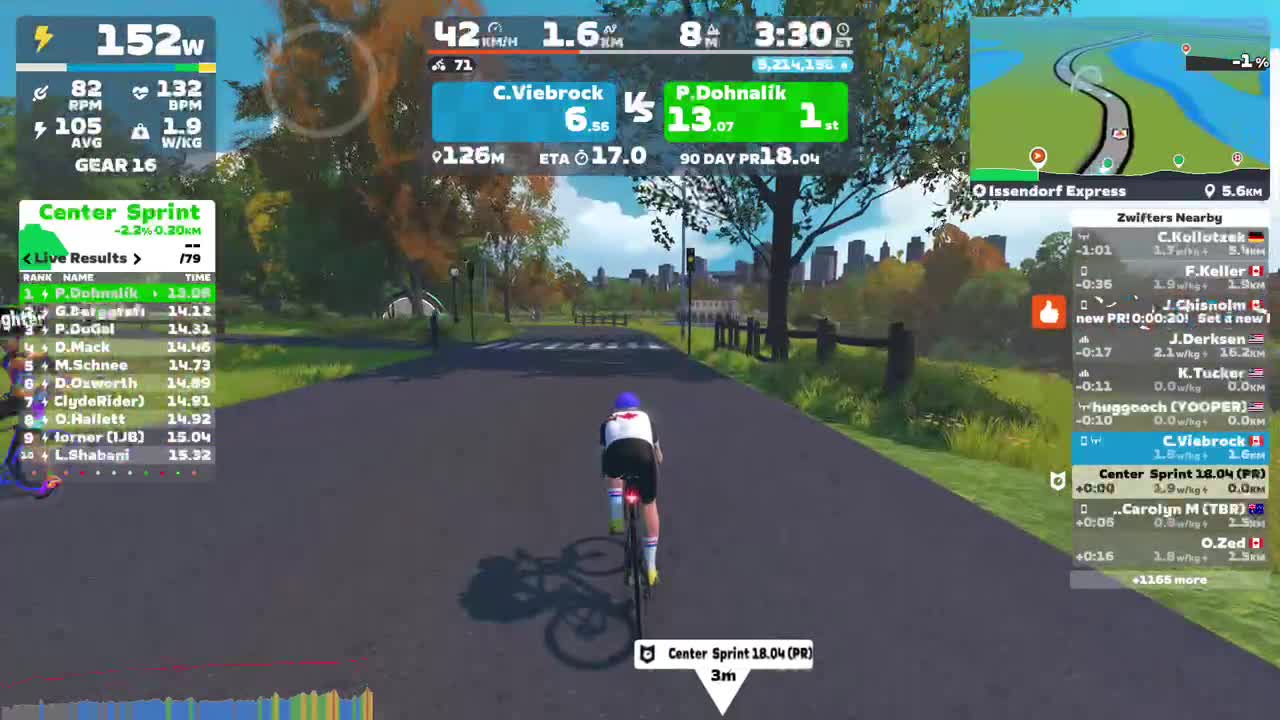Select the cadence RPM icon
This screenshot has height=720, width=1280.
[x=40, y=92]
